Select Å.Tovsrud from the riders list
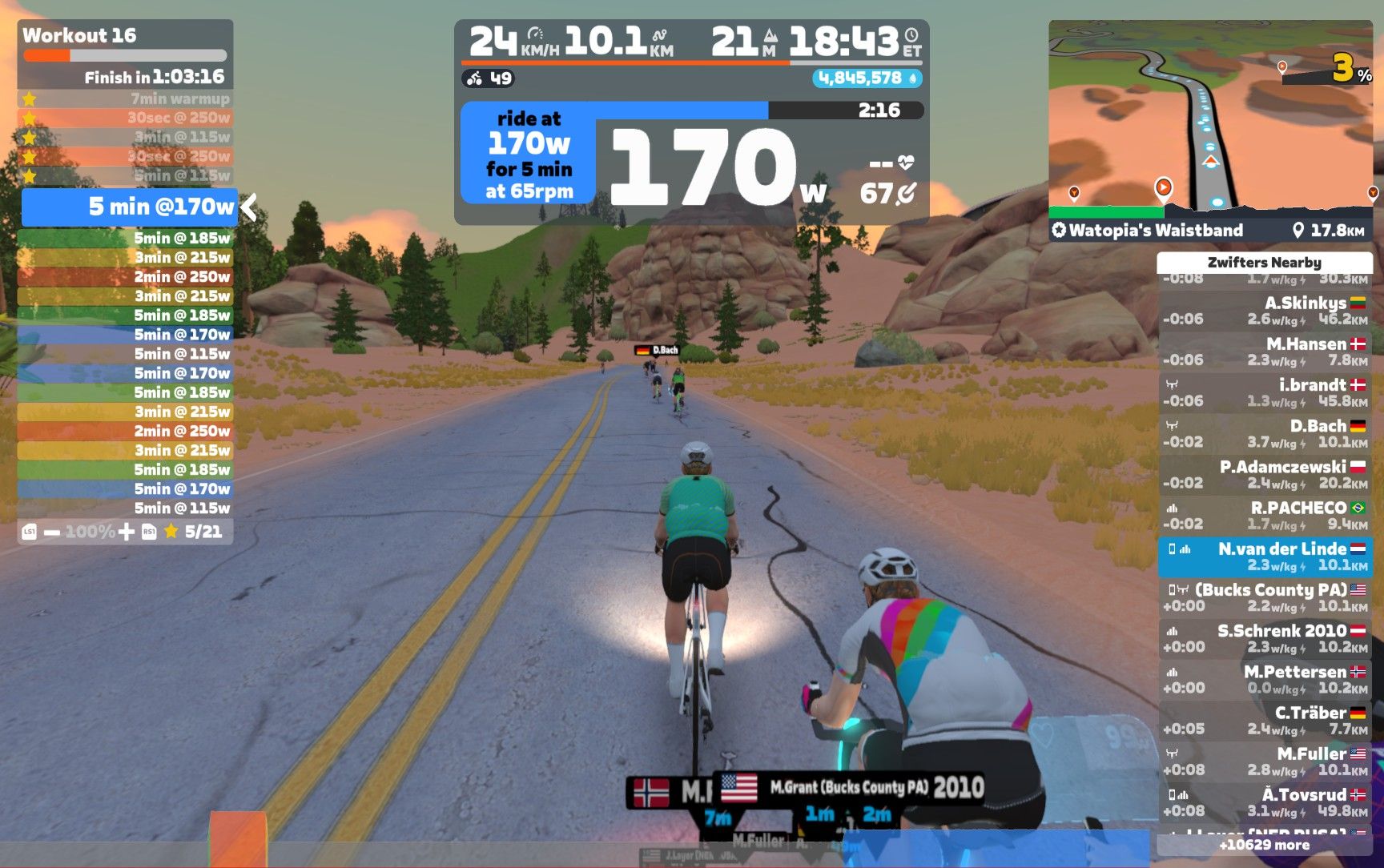This screenshot has width=1384, height=868. [x=1265, y=802]
